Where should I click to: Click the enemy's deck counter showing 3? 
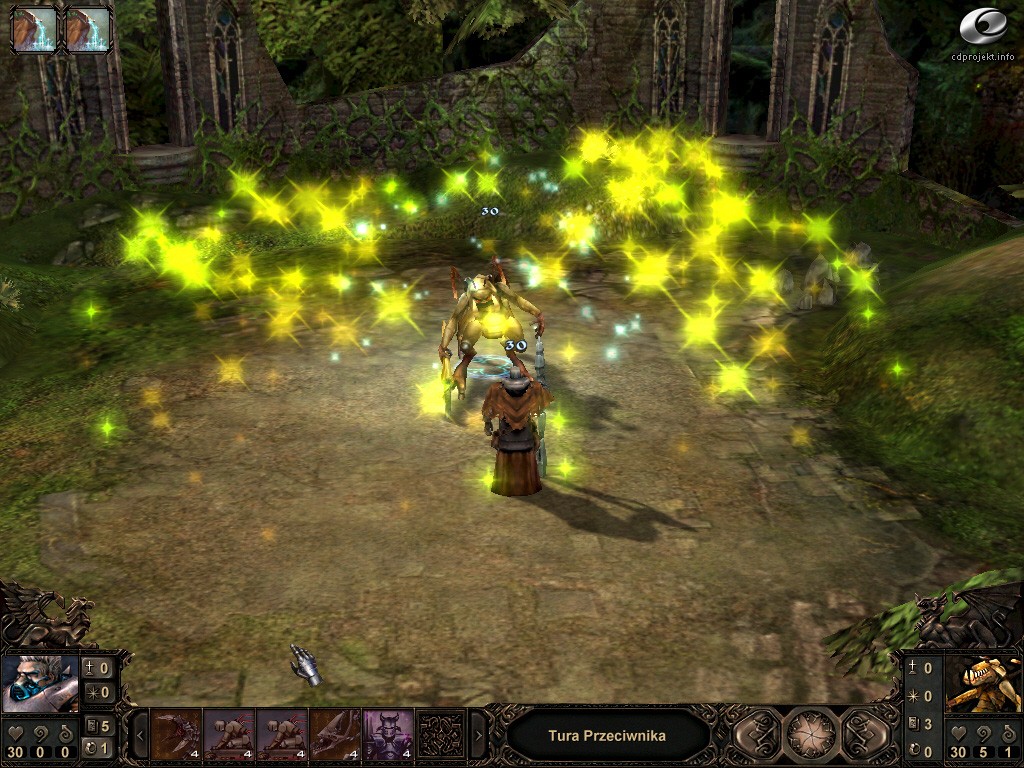(921, 724)
